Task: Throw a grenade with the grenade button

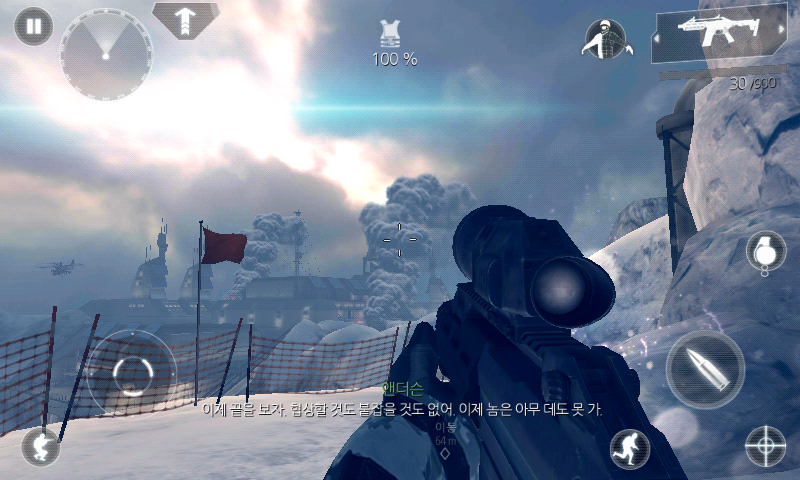Action: (765, 251)
